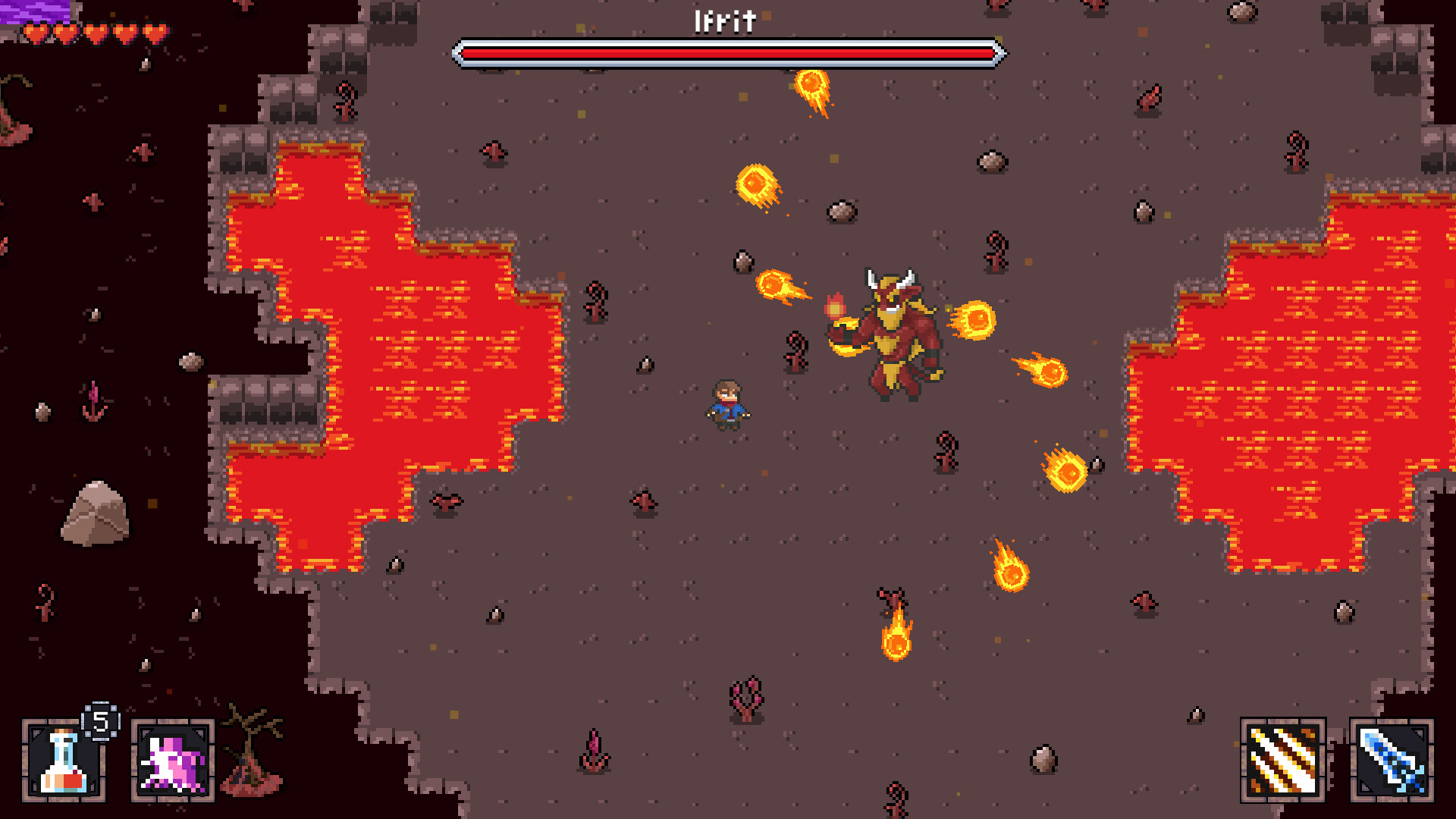This screenshot has height=819, width=1456.
Task: Select the health potion item slot
Action: click(64, 762)
